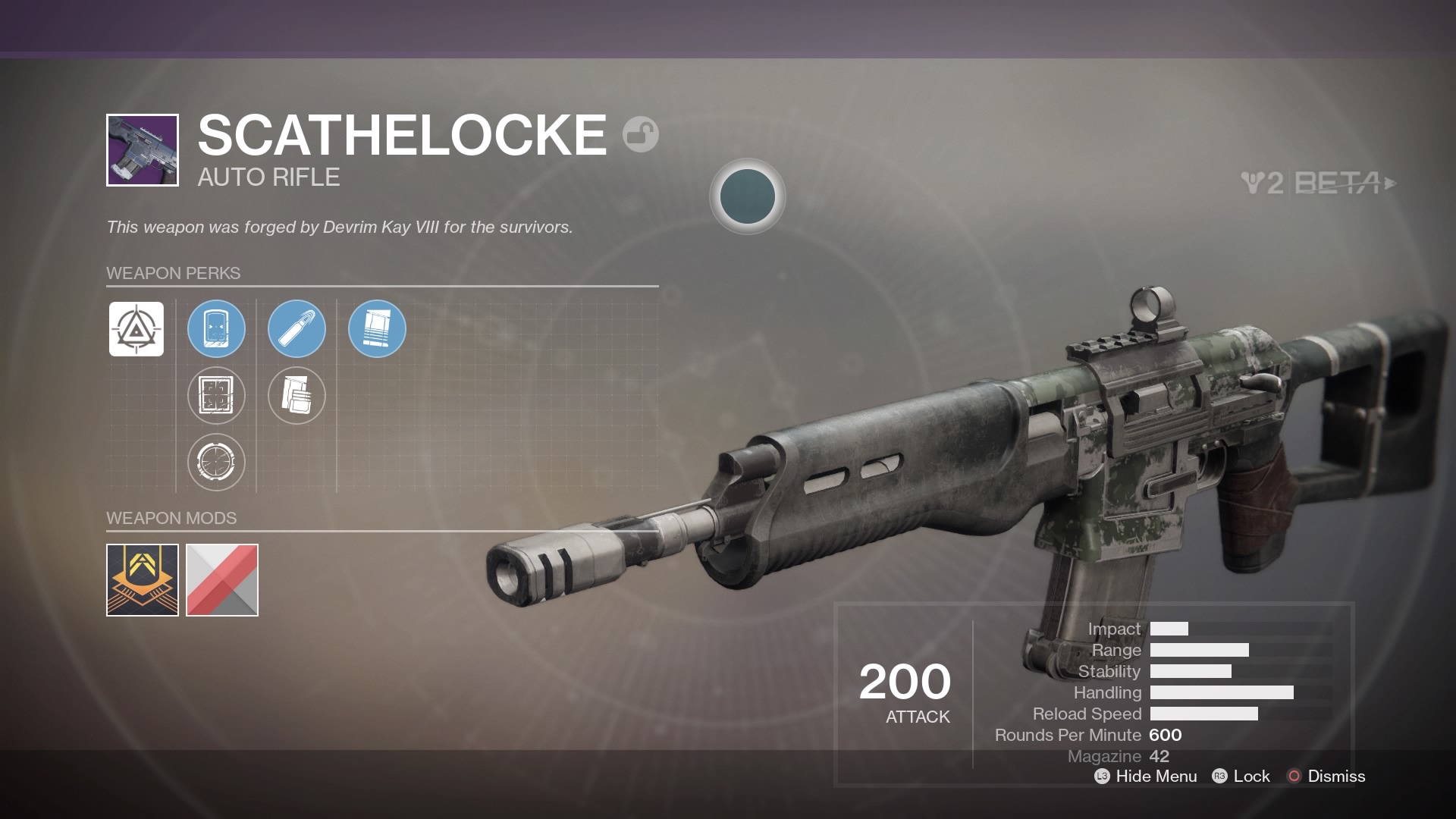1456x819 pixels.
Task: Click the Scathelocke weapon thumbnail
Action: [x=142, y=149]
